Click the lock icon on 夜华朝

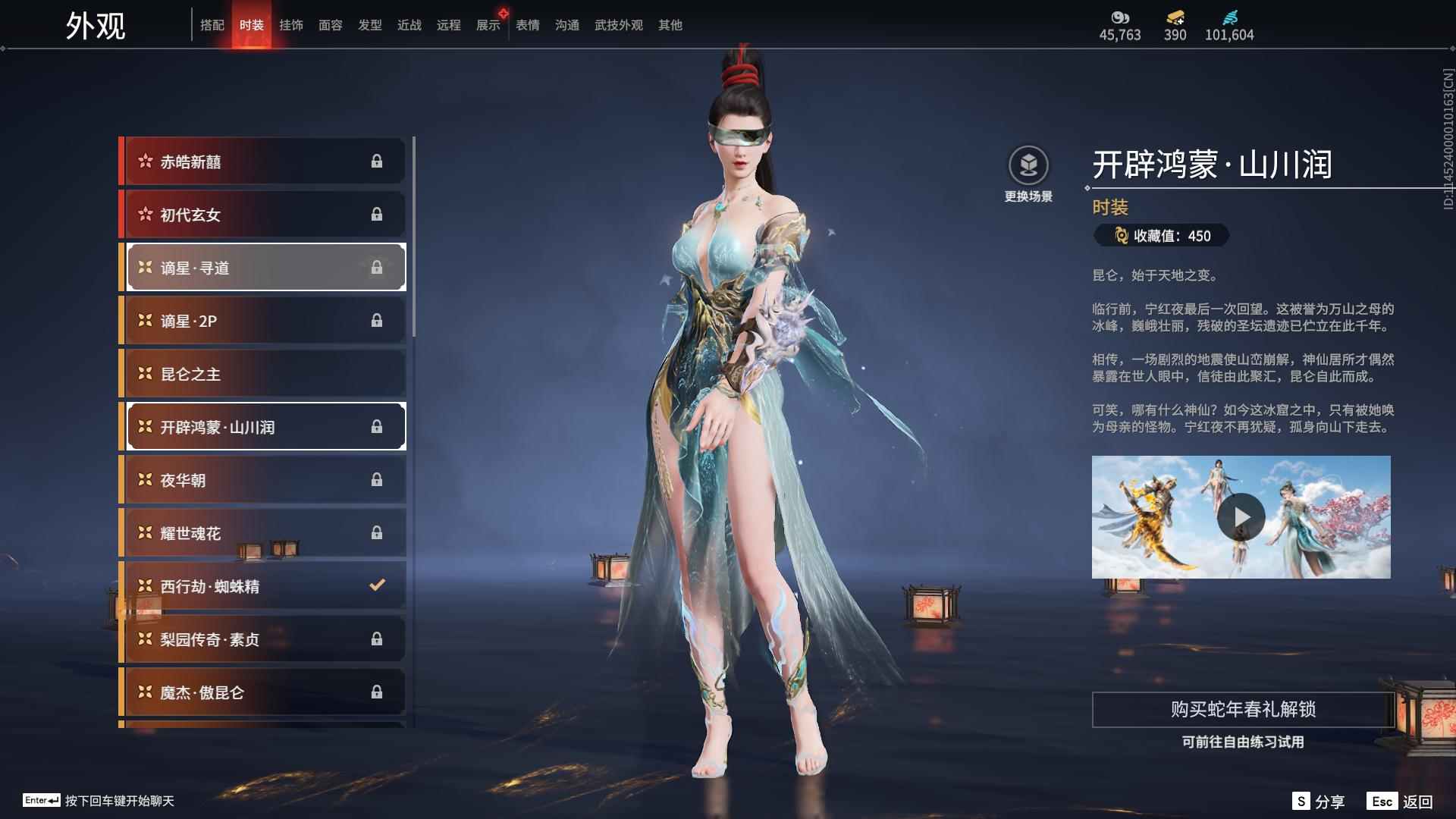pyautogui.click(x=378, y=479)
